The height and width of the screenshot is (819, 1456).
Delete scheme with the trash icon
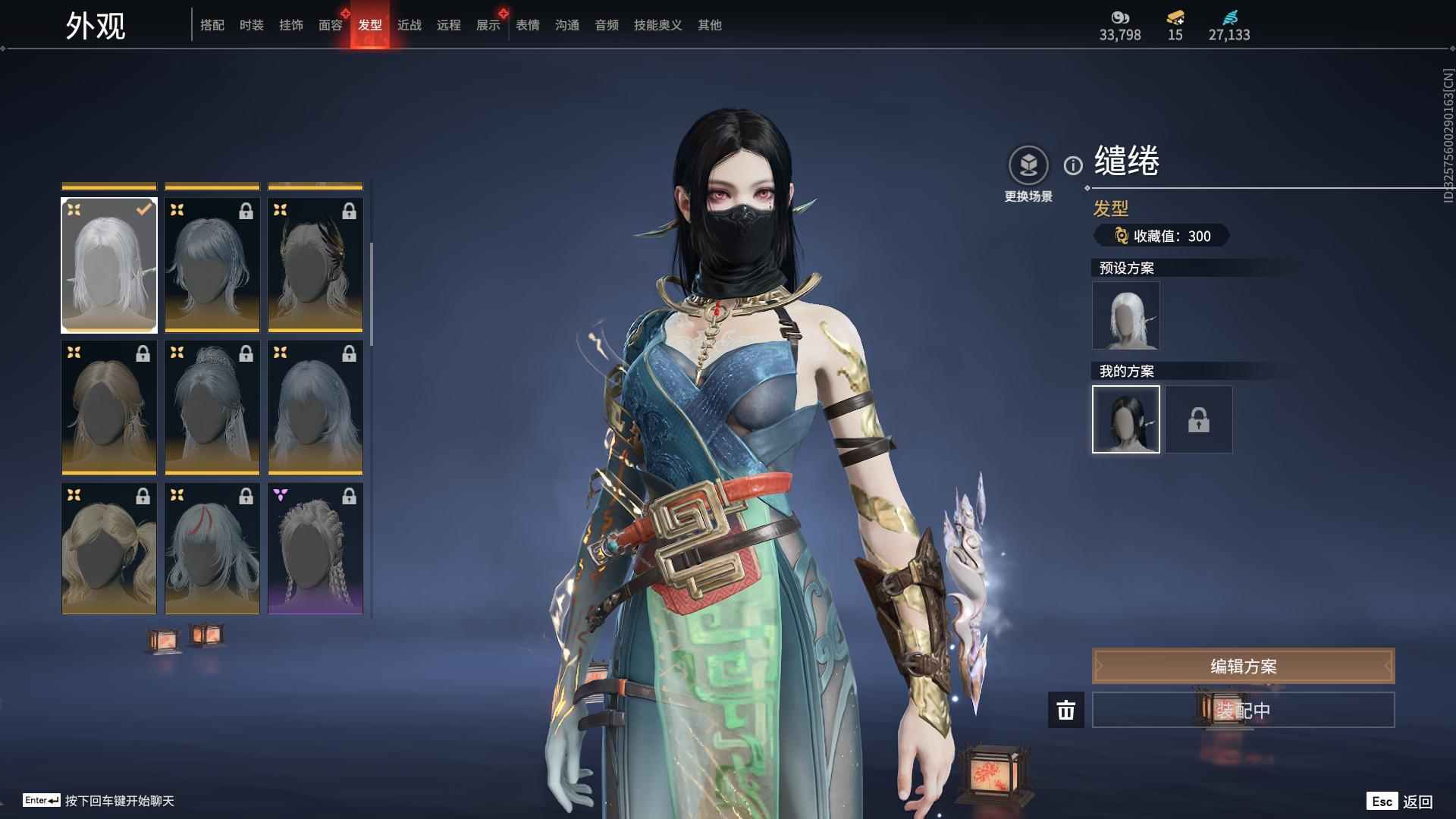coord(1065,710)
